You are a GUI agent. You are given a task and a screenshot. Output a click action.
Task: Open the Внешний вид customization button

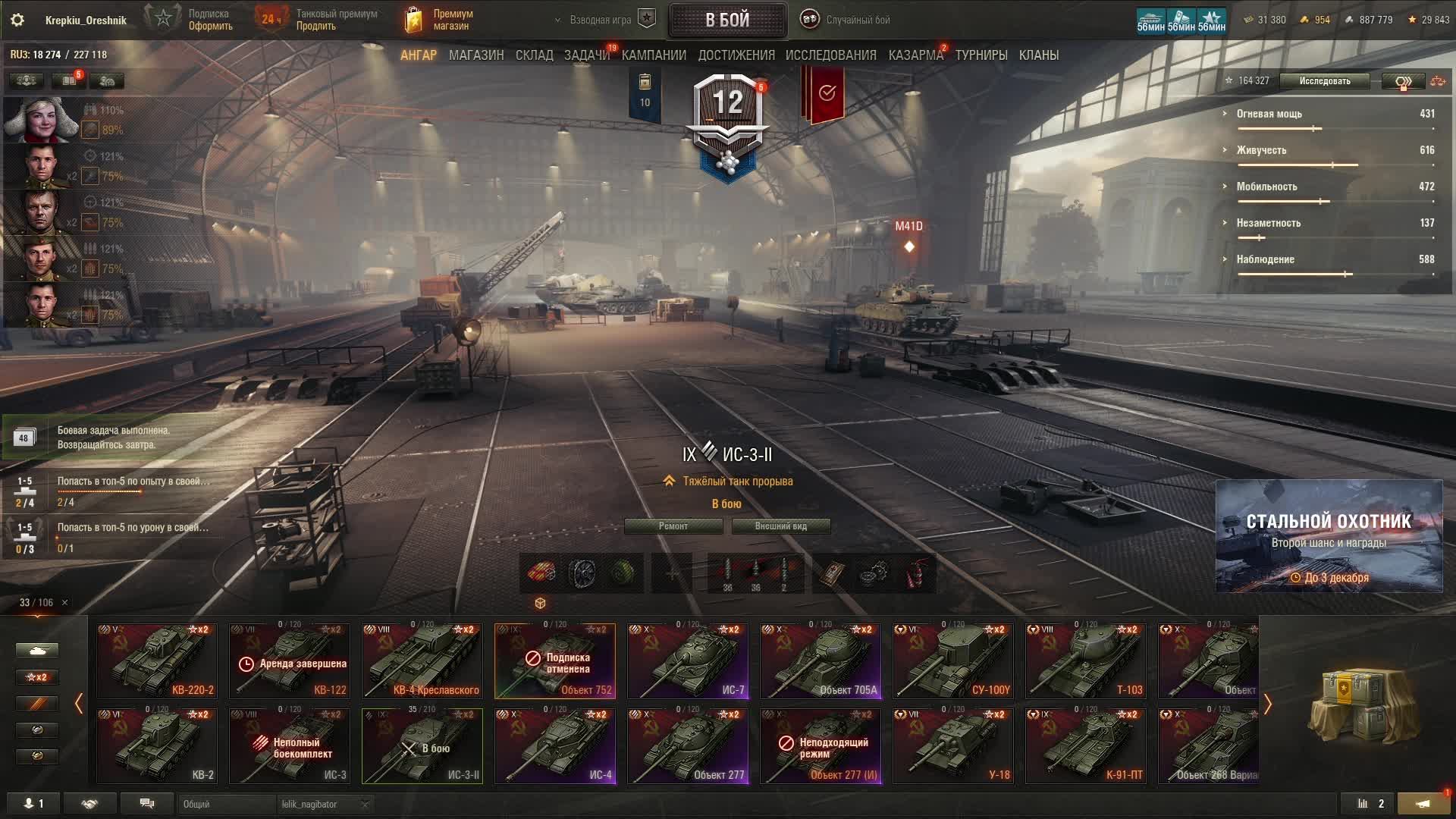click(780, 526)
